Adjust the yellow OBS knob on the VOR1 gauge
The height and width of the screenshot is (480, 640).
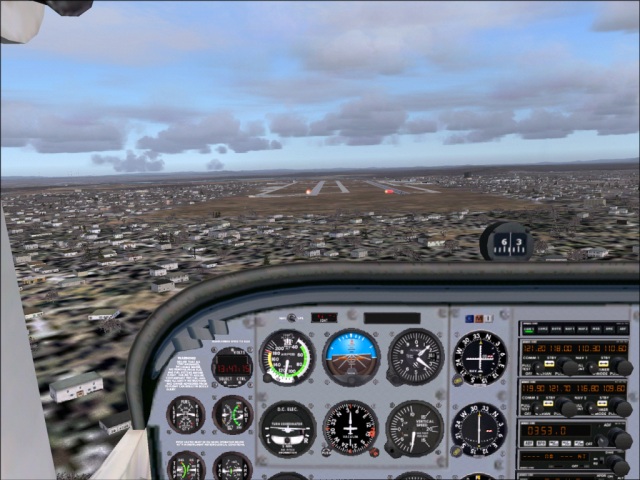point(459,377)
